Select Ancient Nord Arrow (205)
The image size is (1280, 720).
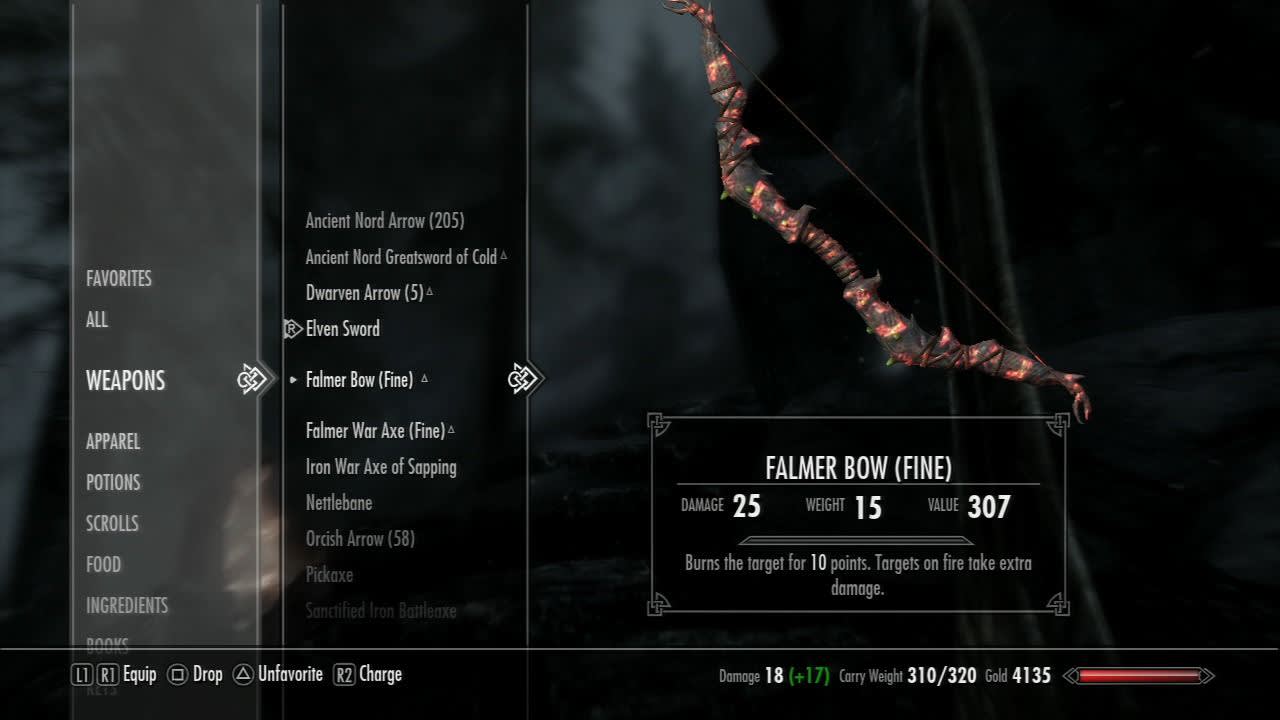(385, 221)
